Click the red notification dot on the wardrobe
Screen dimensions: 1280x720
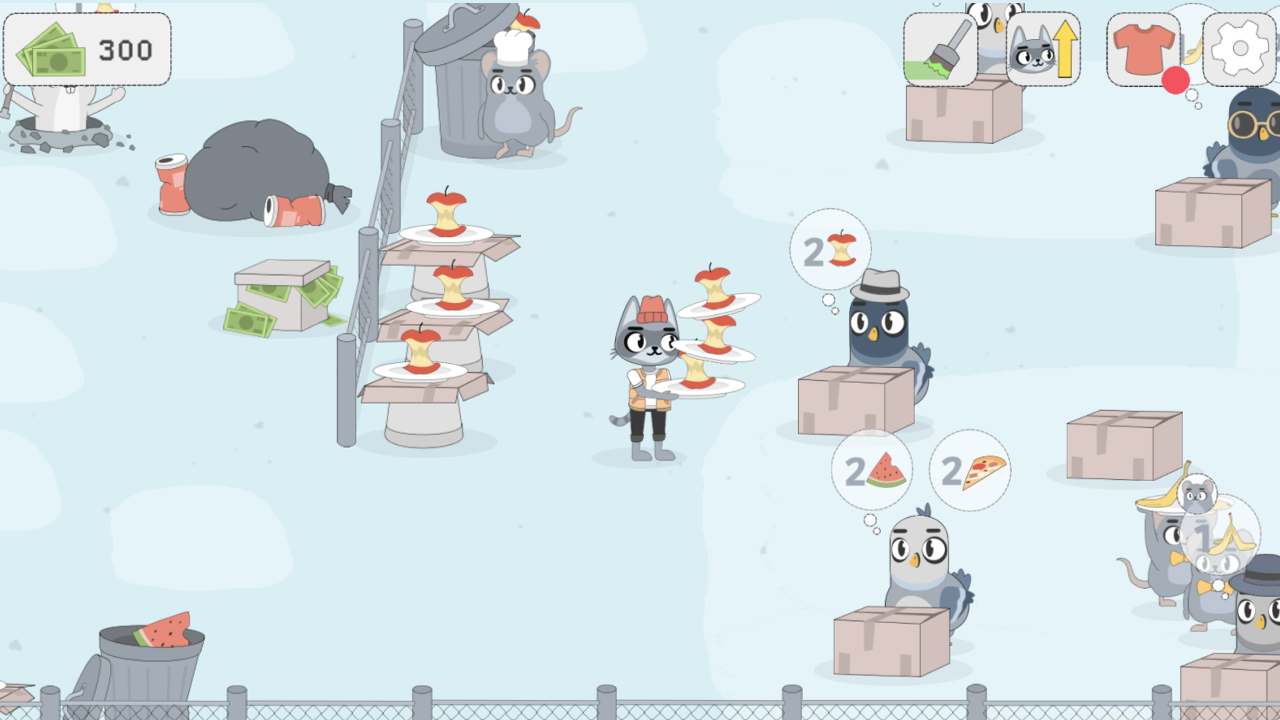pyautogui.click(x=1177, y=82)
